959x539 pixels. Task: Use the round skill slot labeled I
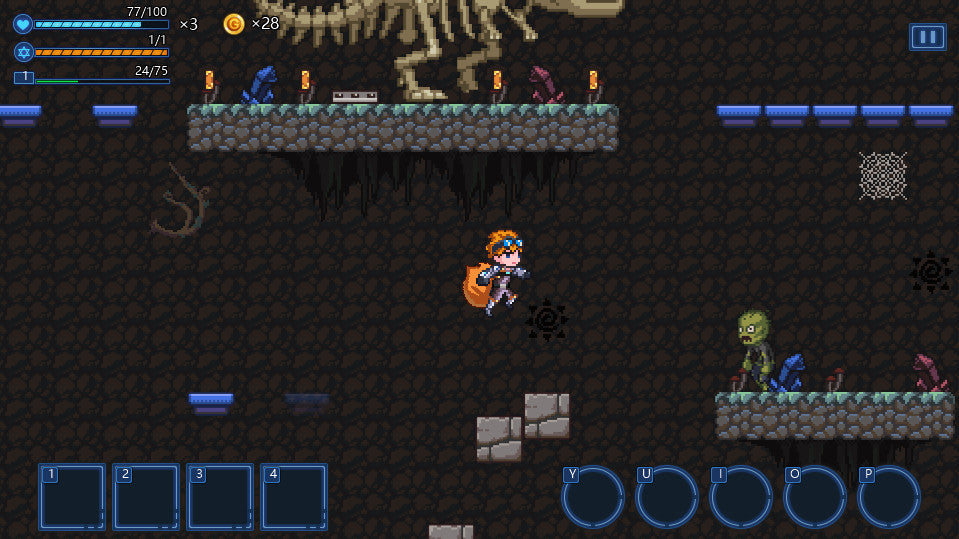coord(741,497)
